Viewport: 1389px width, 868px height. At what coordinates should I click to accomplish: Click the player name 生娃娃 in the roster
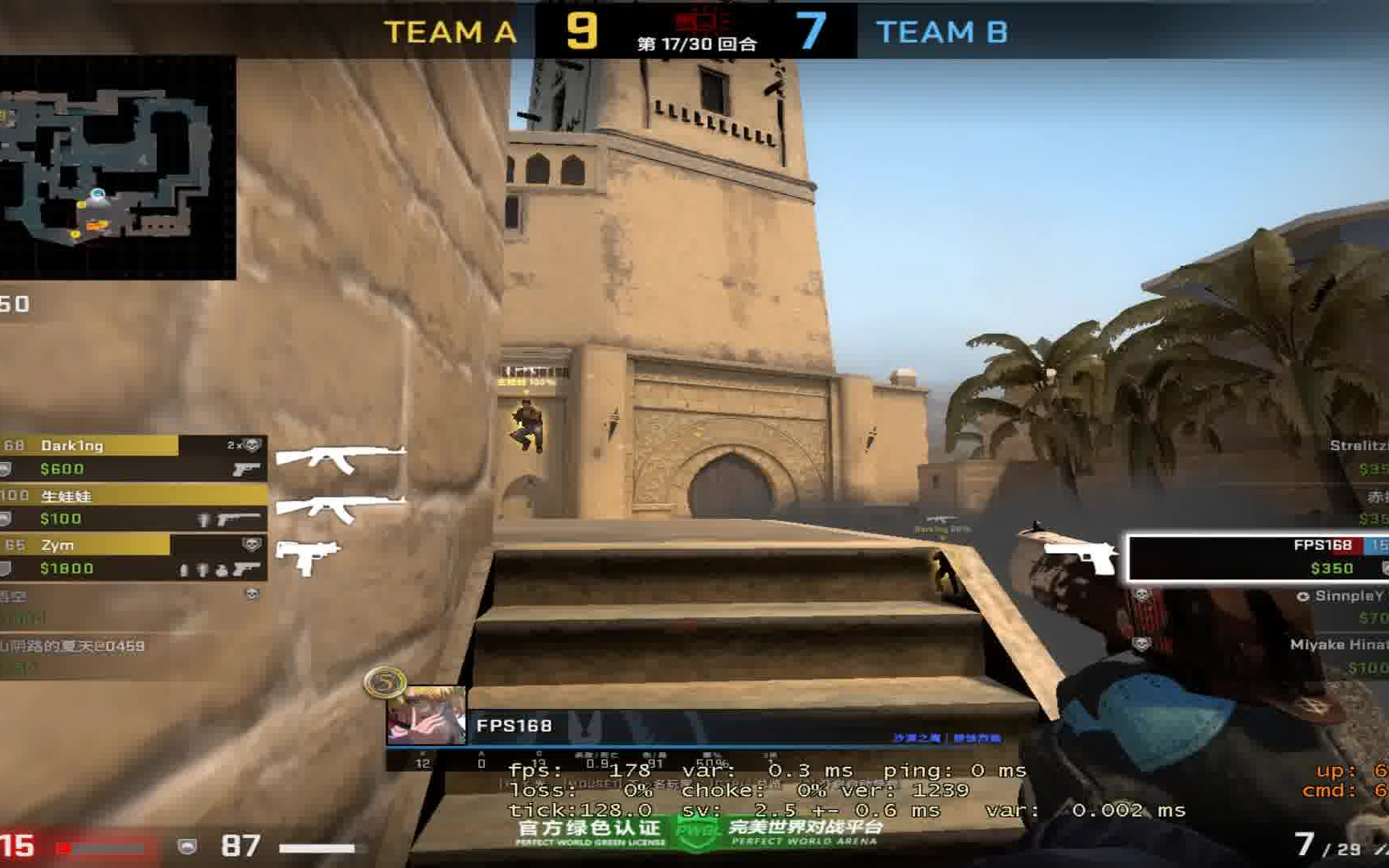click(64, 497)
